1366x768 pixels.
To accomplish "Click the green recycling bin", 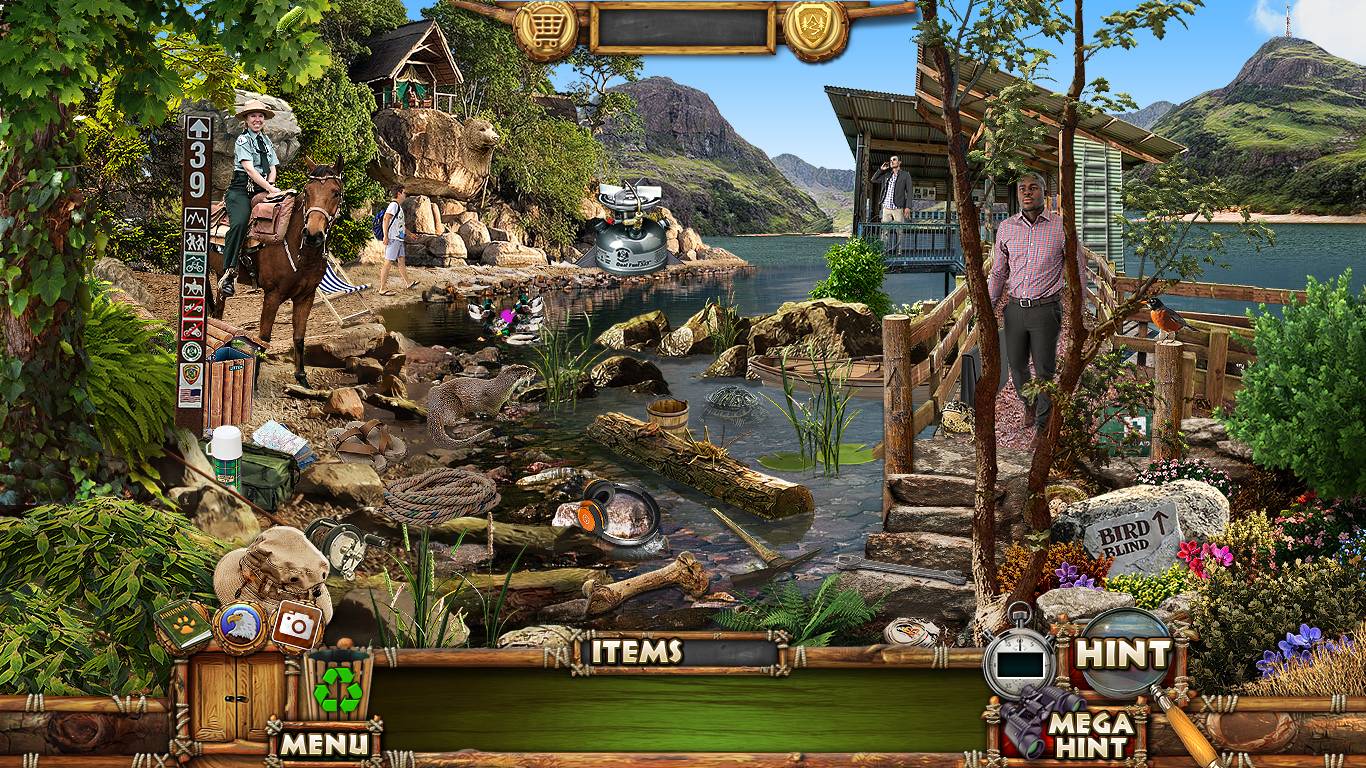I will point(338,685).
